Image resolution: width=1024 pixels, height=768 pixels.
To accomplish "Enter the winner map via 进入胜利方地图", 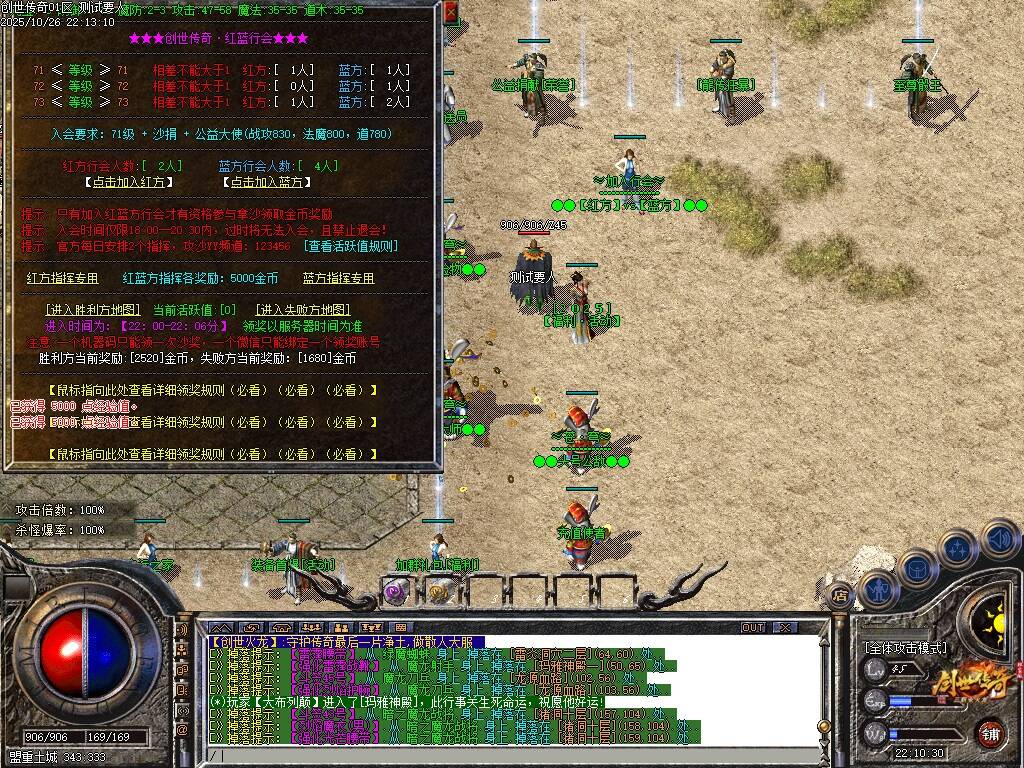I will click(91, 310).
